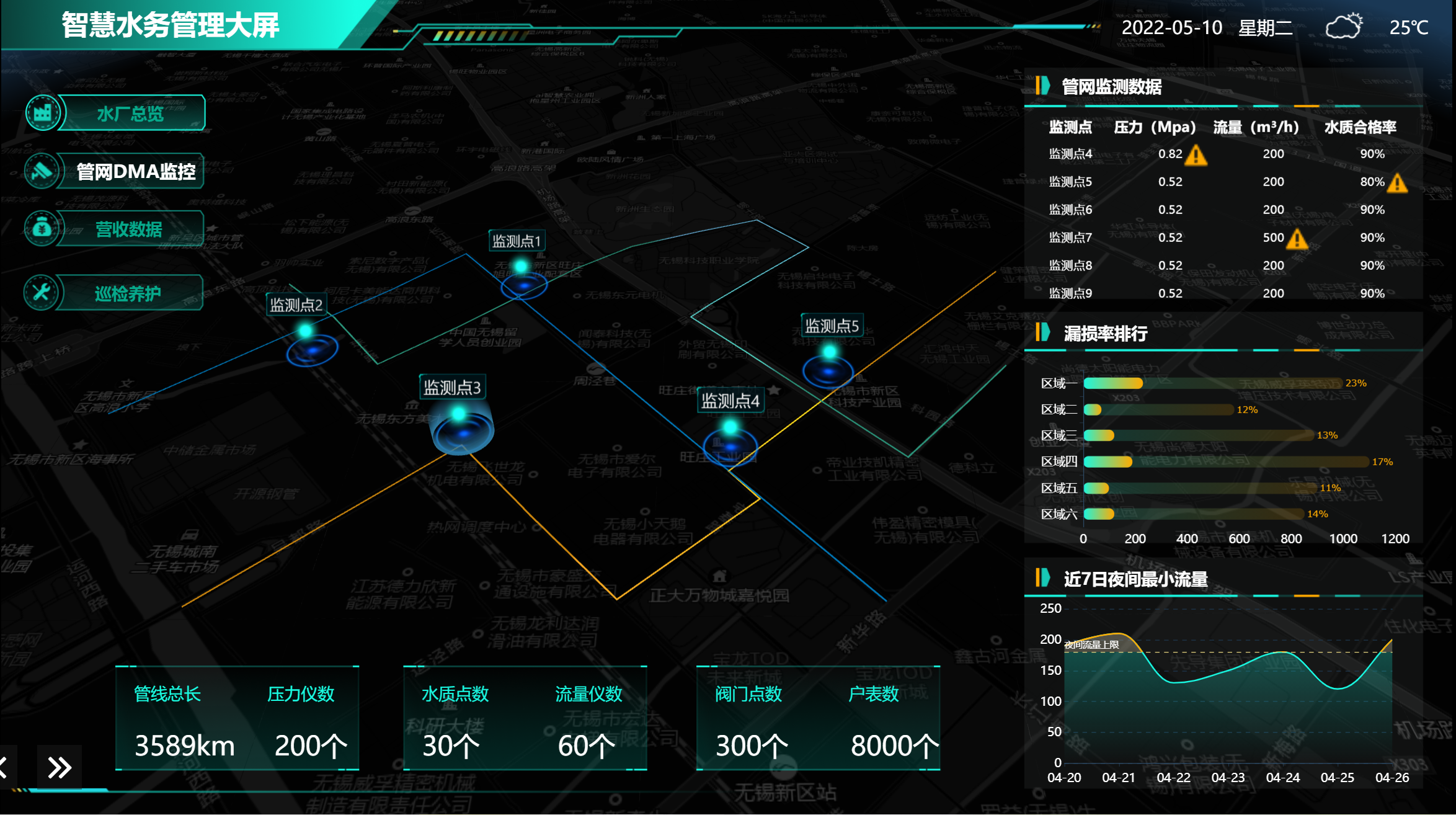Click the pressure warning icon beside 0.82
This screenshot has width=1456, height=815.
click(x=1196, y=155)
